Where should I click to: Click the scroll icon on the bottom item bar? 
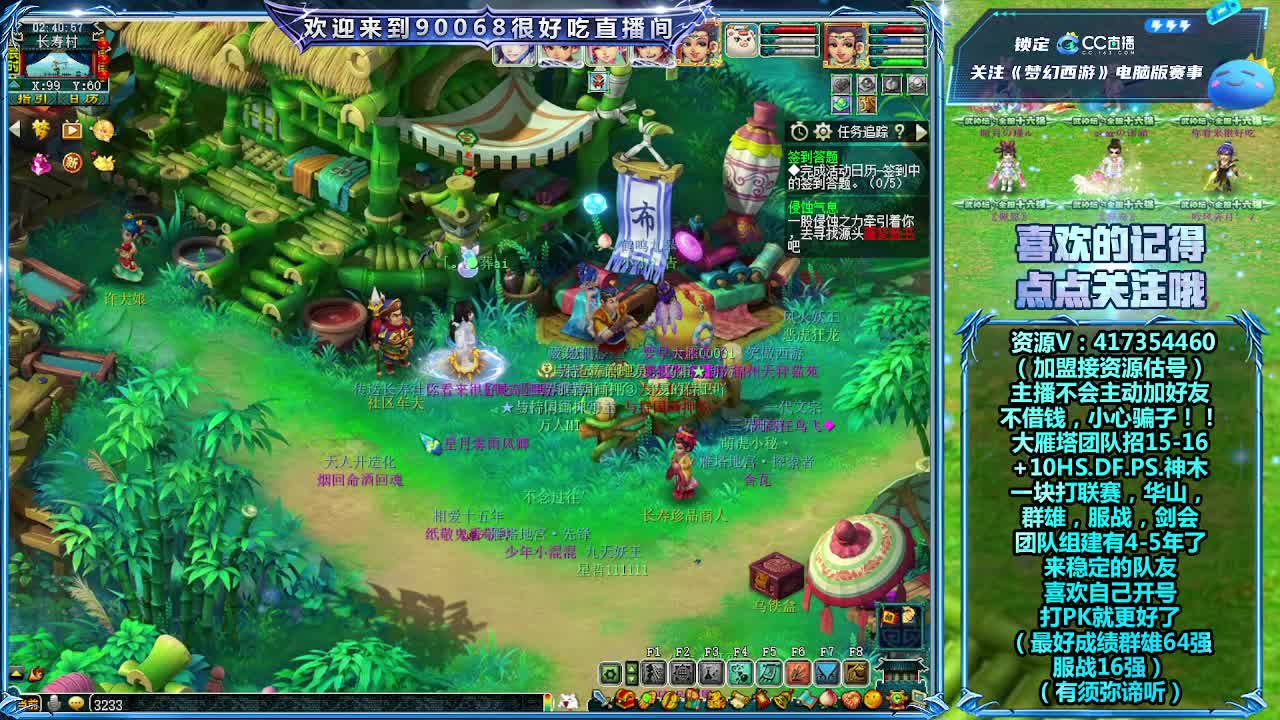tap(737, 699)
